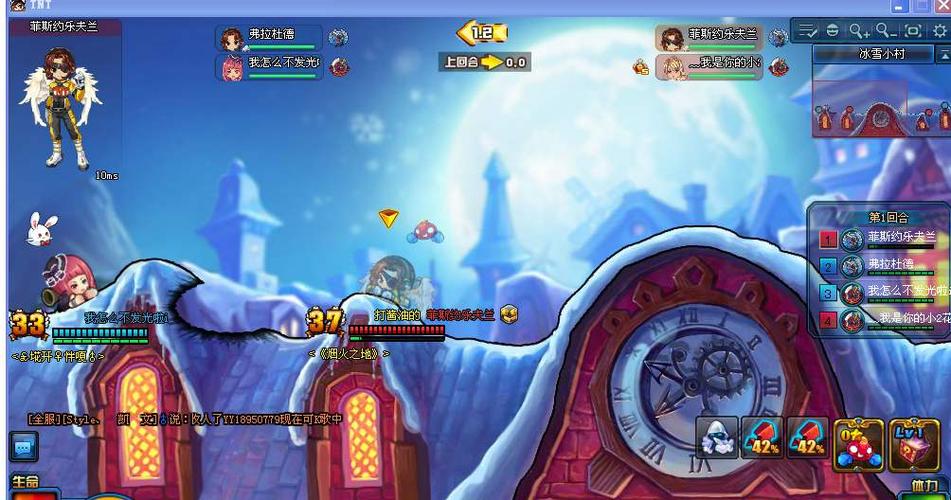The image size is (951, 500).
Task: Open the checklist icon in top toolbar
Action: click(808, 31)
